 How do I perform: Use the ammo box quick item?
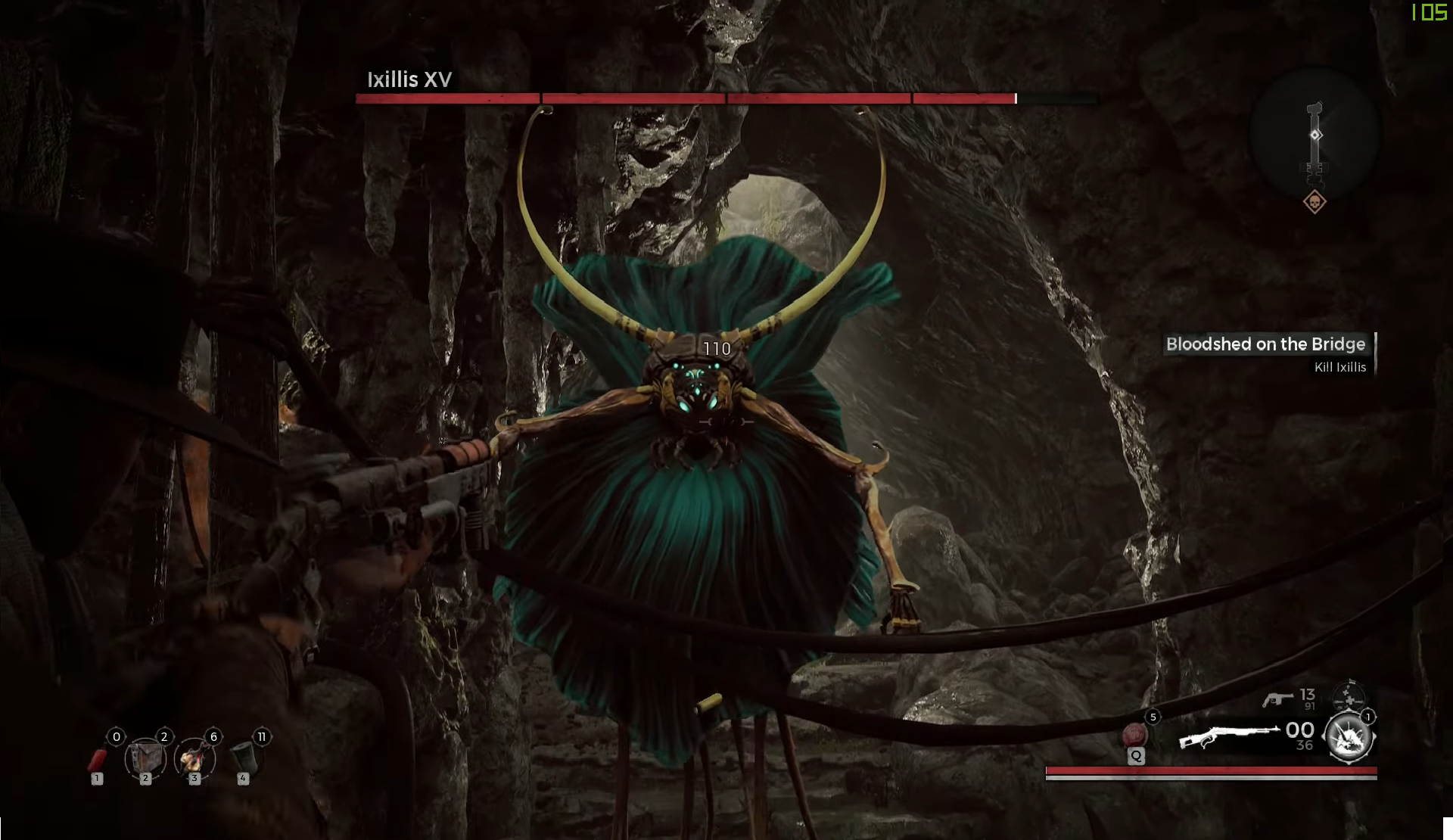(145, 758)
